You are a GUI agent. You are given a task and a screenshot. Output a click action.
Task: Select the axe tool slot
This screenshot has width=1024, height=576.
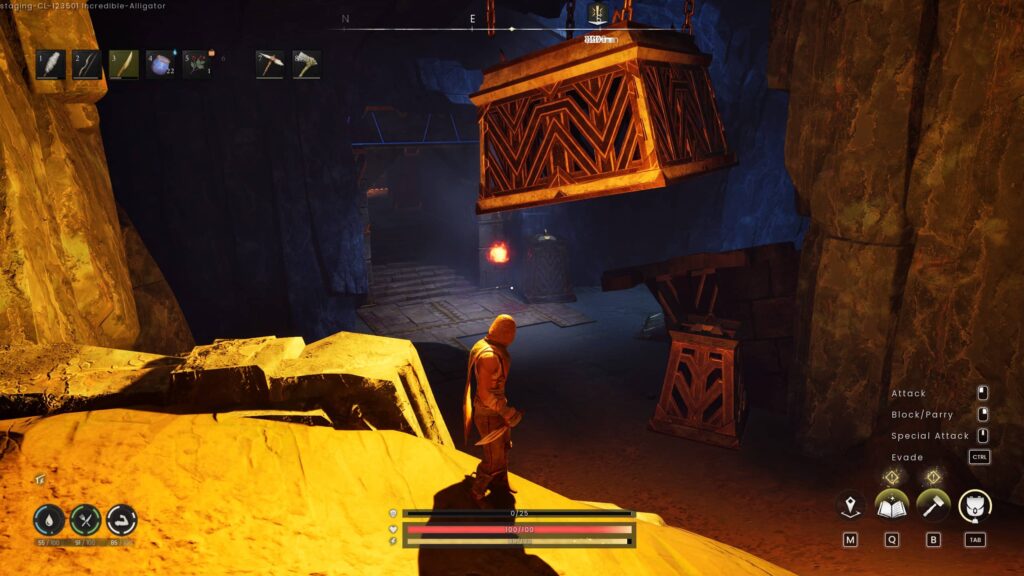click(306, 65)
